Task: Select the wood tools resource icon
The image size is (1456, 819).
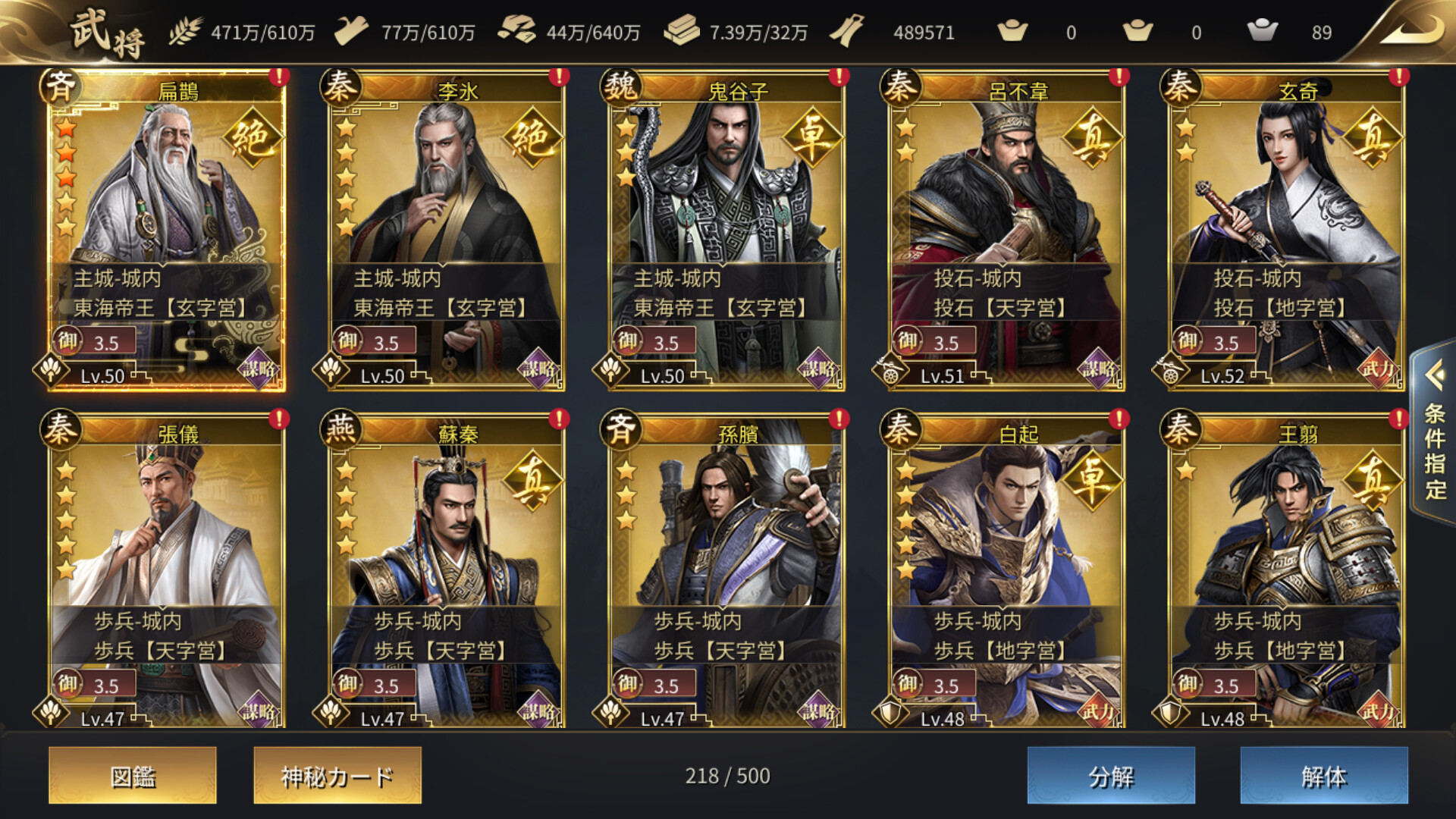Action: tap(352, 30)
